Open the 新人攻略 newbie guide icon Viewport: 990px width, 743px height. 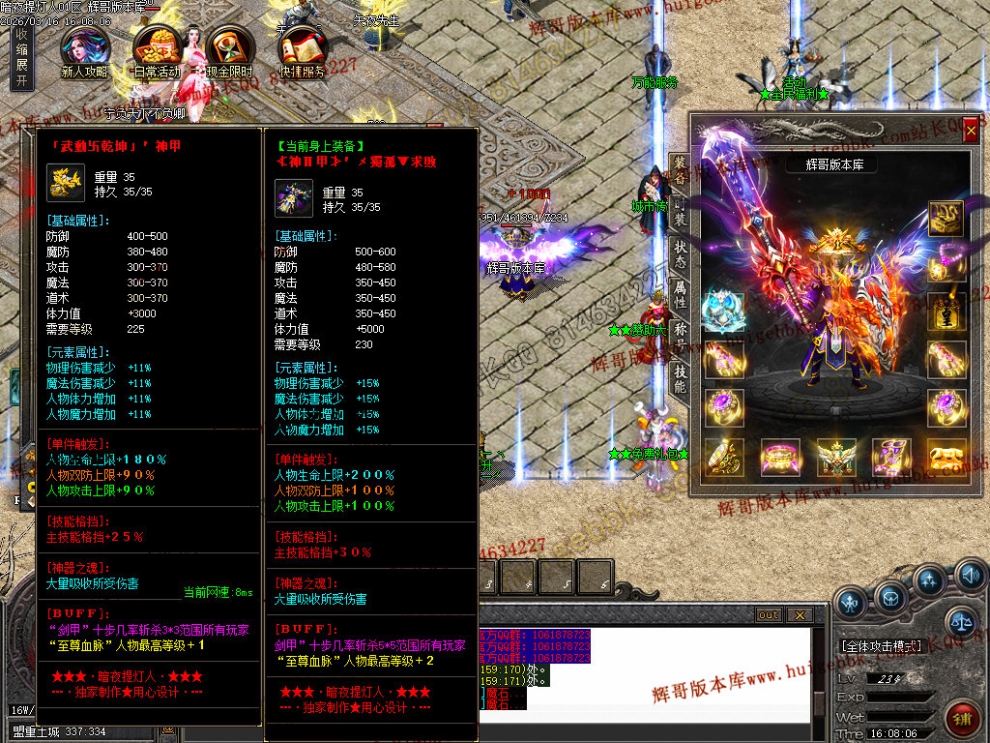click(85, 50)
